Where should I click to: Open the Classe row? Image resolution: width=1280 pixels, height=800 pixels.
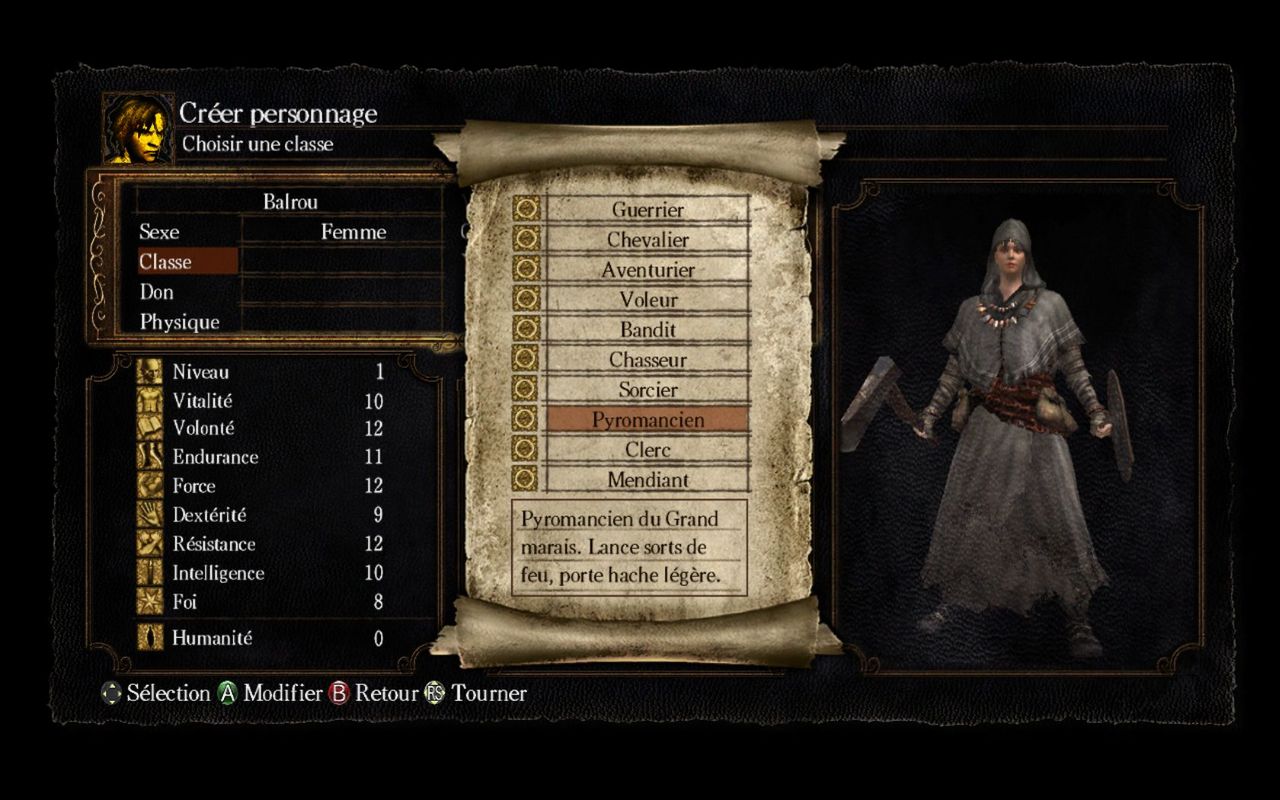tap(187, 262)
